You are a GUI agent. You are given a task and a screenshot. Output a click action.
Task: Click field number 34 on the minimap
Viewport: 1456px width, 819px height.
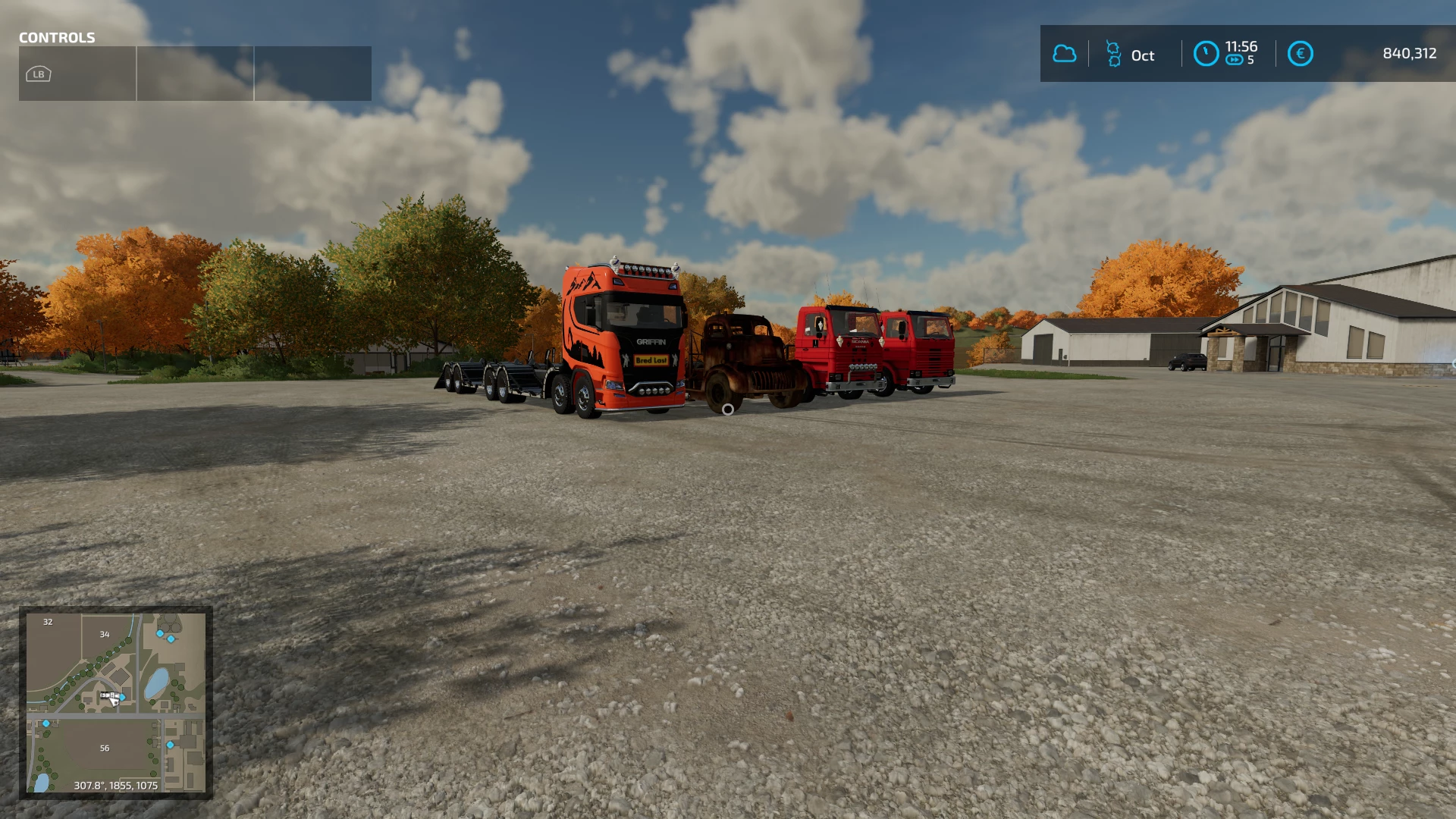point(105,635)
